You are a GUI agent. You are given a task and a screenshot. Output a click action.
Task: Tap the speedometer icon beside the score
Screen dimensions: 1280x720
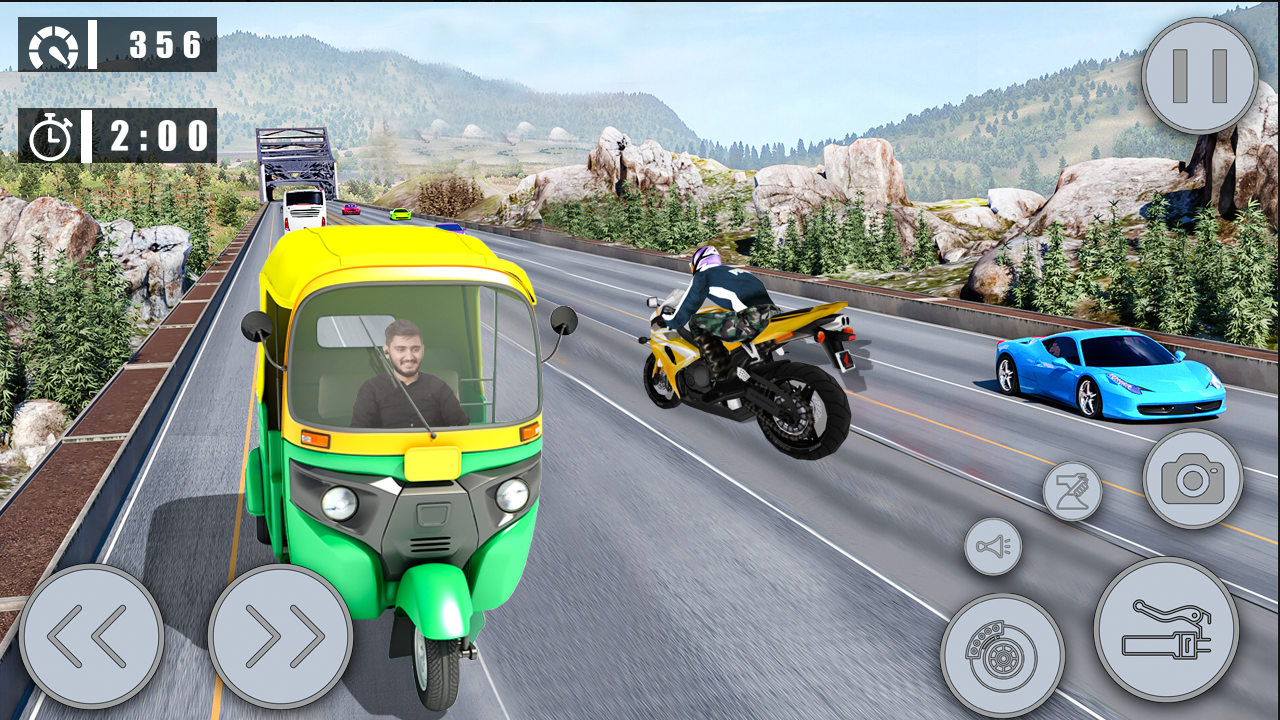pyautogui.click(x=52, y=45)
